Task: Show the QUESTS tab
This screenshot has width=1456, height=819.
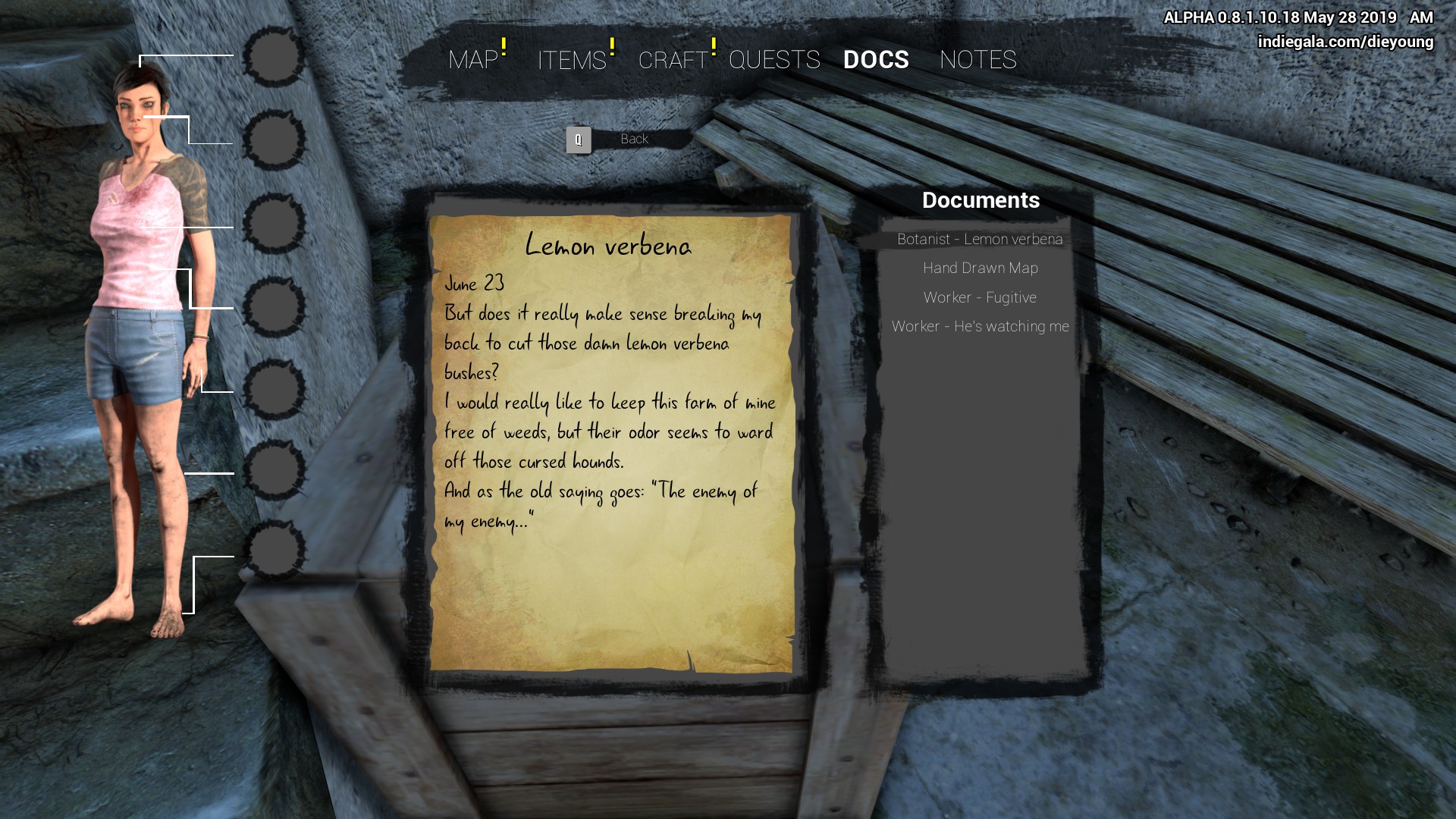Action: pyautogui.click(x=774, y=60)
